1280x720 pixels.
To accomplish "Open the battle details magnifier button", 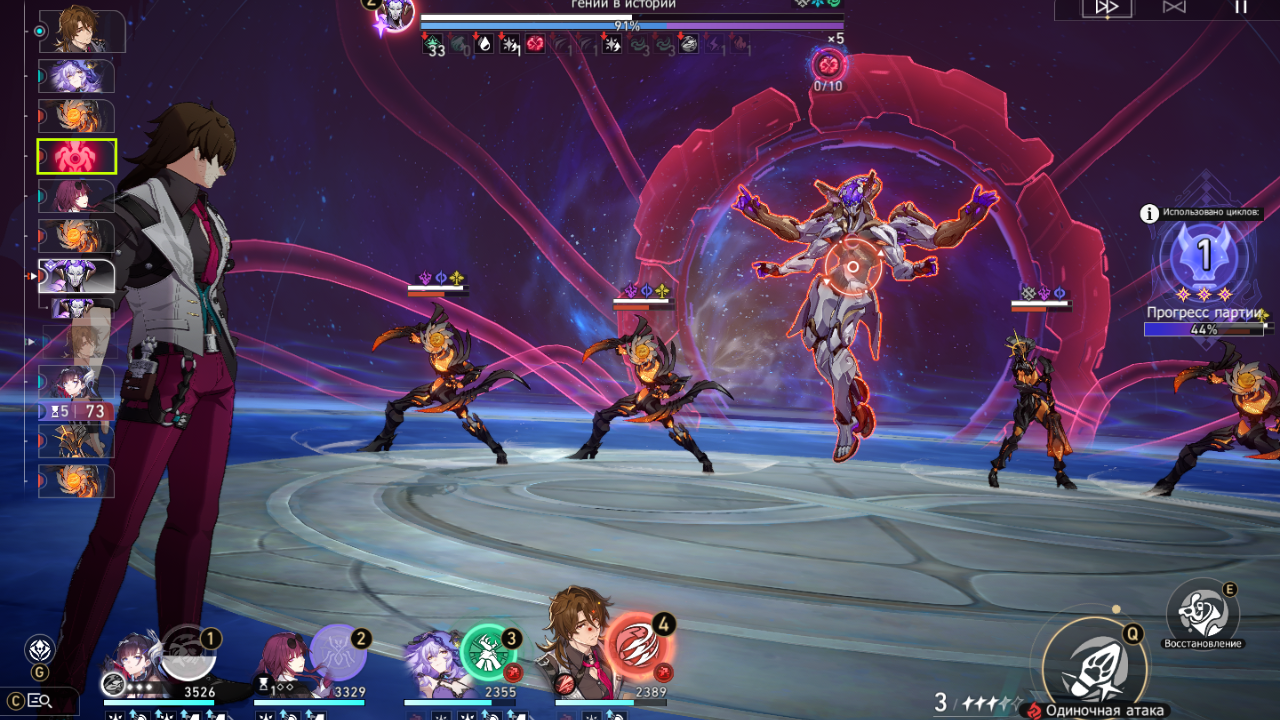I will tap(39, 700).
